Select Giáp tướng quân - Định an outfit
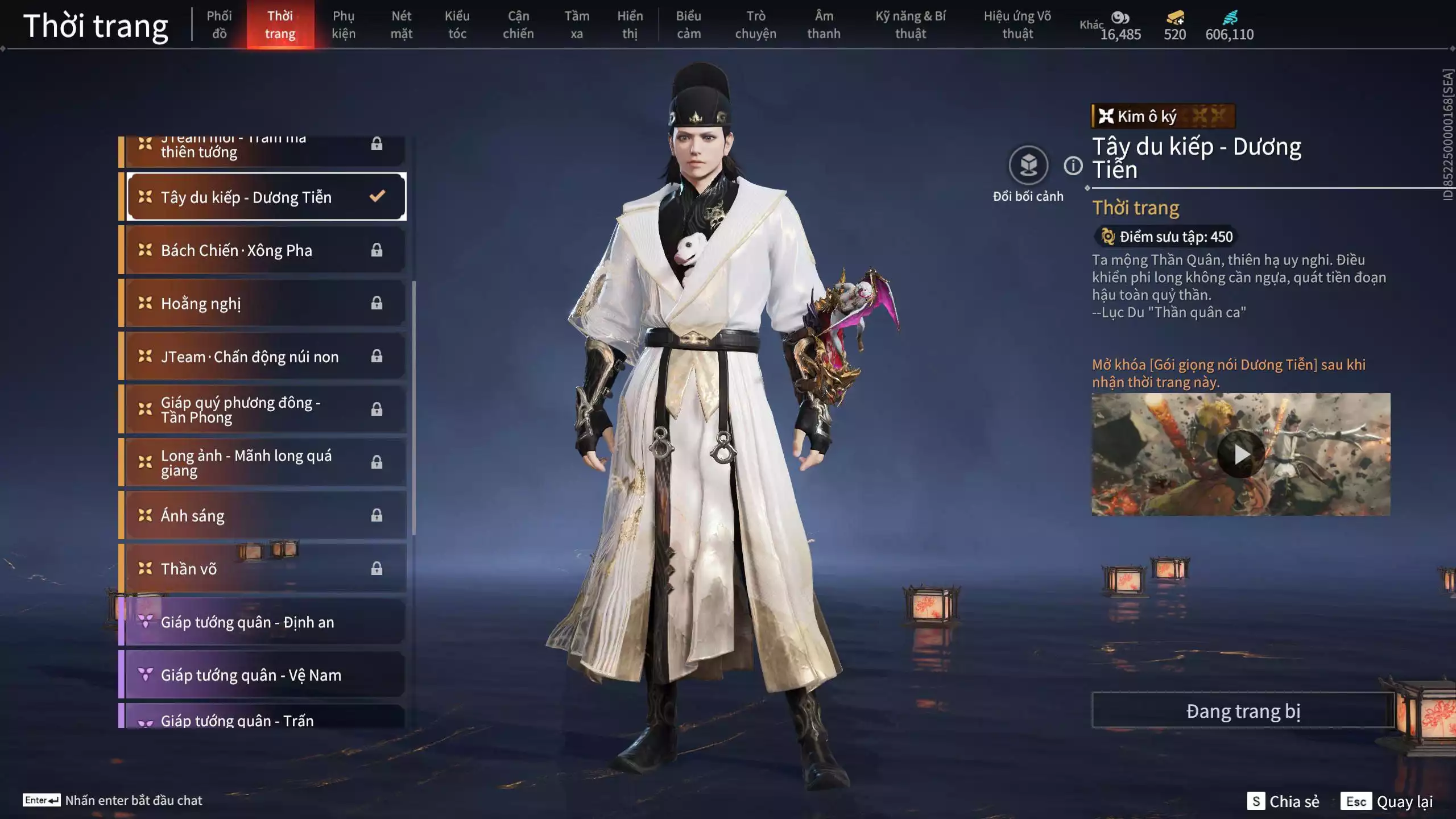 264,622
